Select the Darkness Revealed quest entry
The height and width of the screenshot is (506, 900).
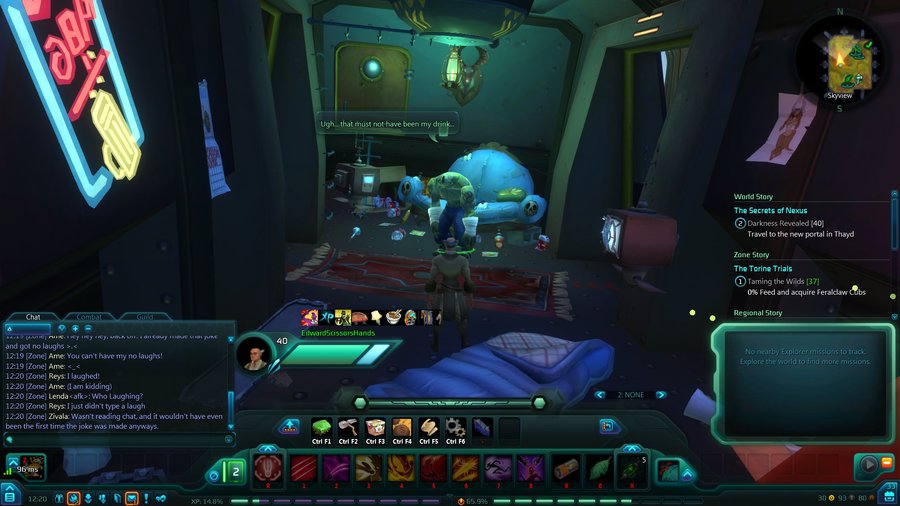(785, 223)
